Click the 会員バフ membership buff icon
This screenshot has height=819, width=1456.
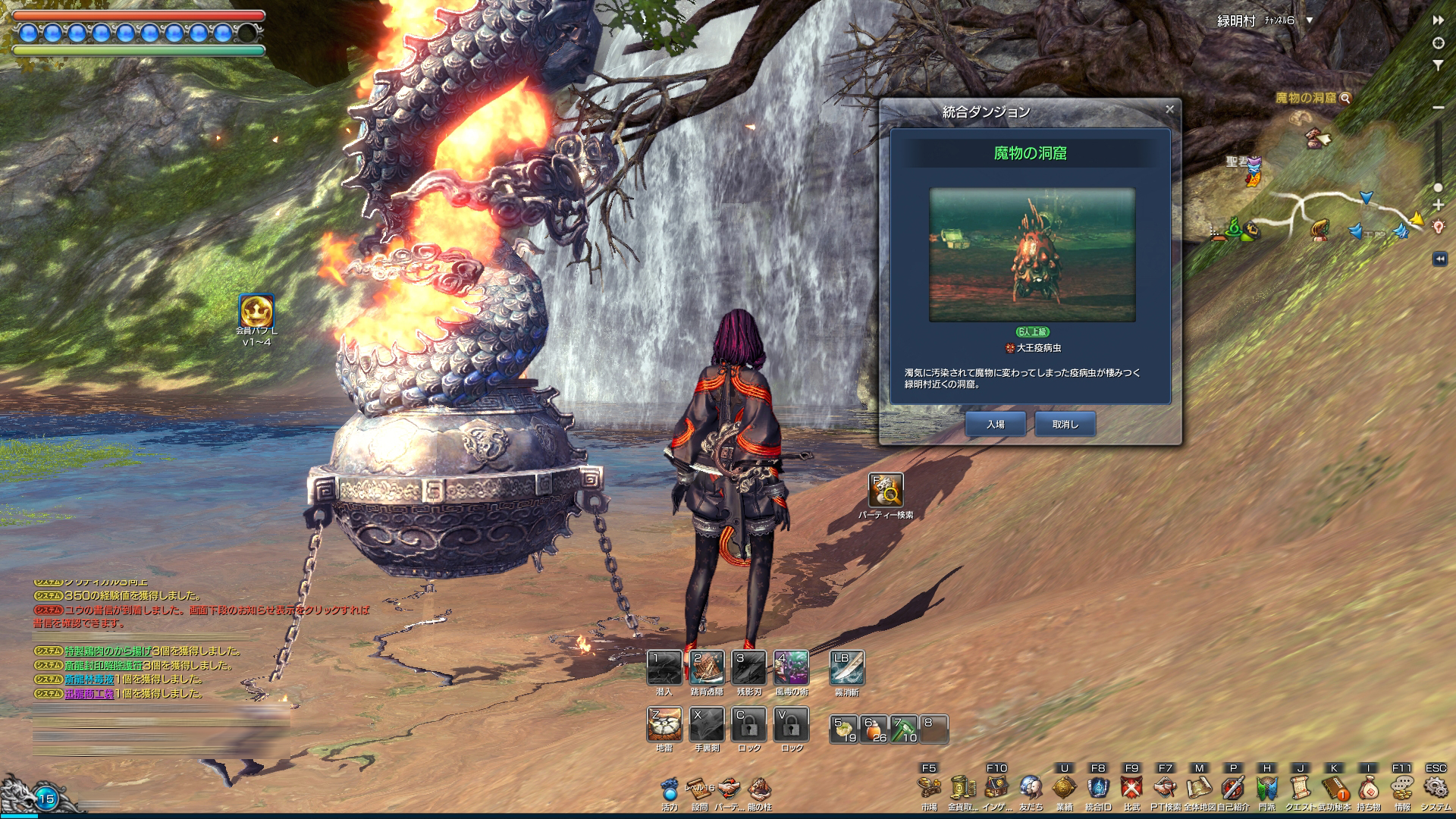(256, 311)
